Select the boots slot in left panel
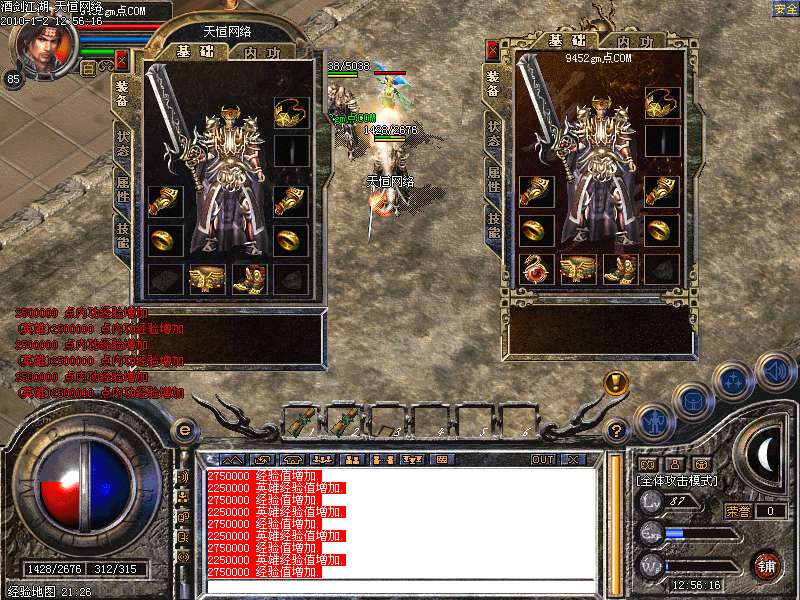Viewport: 800px width, 600px height. (249, 278)
